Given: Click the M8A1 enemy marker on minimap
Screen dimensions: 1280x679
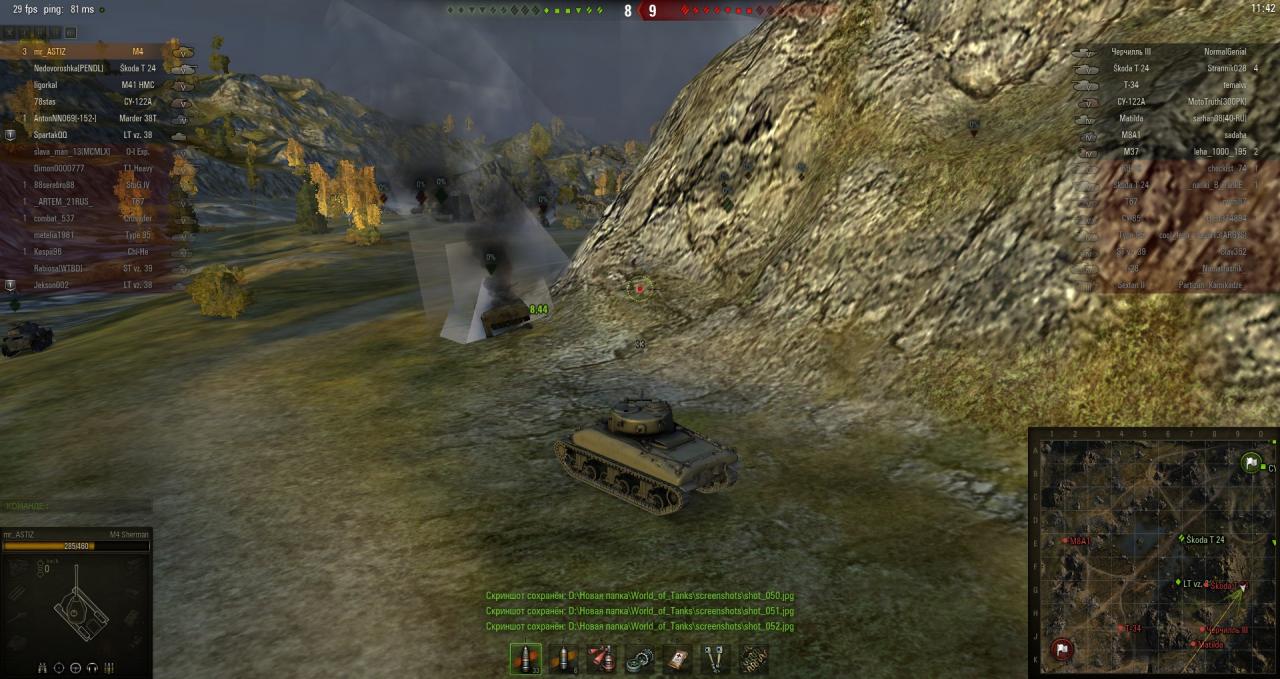Looking at the screenshot, I should click(1066, 541).
